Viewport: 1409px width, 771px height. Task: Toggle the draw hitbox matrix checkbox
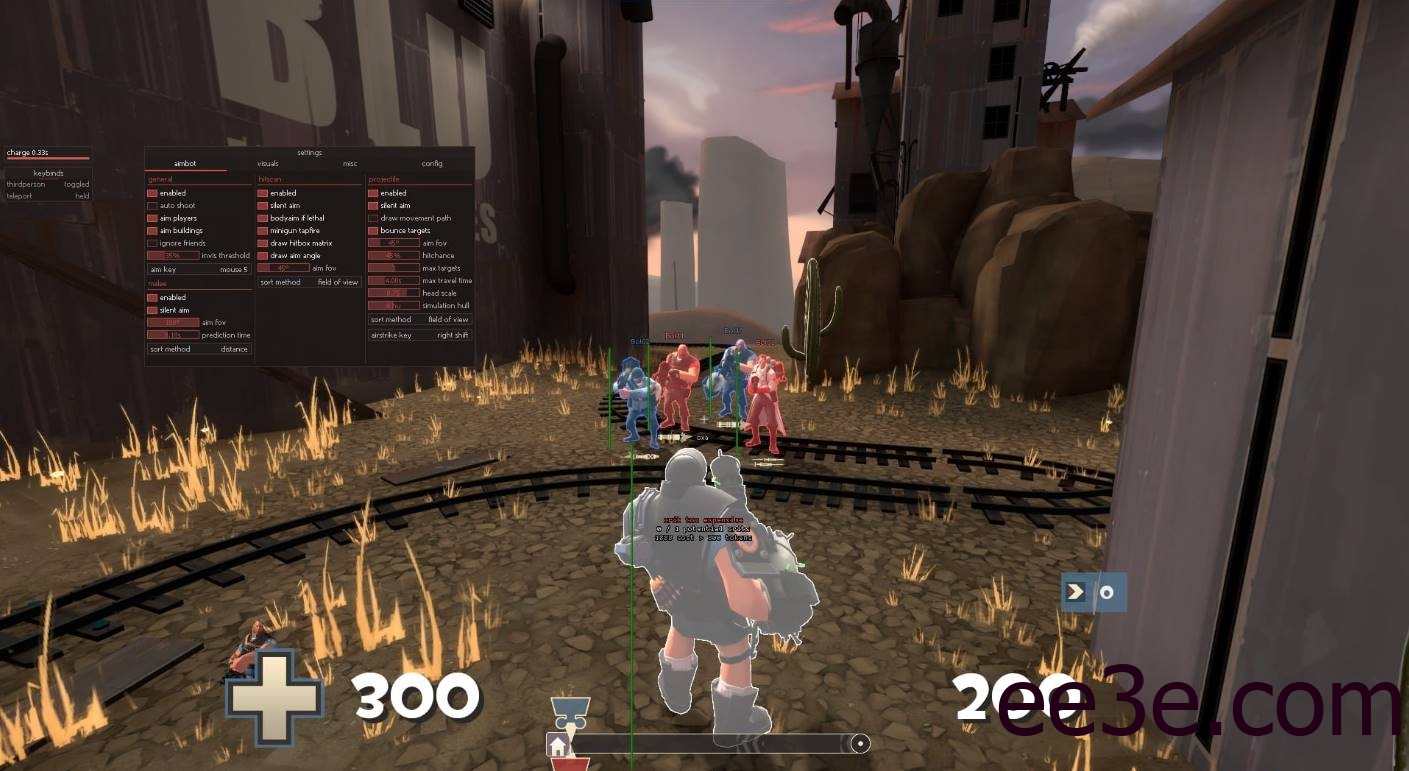[264, 243]
